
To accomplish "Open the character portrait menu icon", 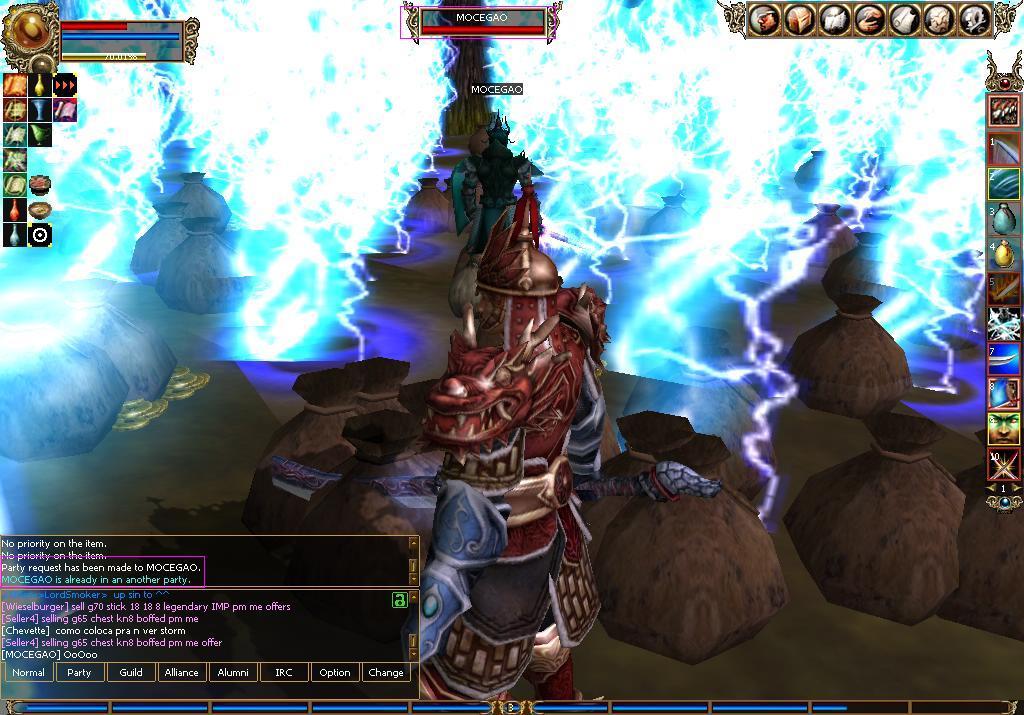I will (764, 19).
